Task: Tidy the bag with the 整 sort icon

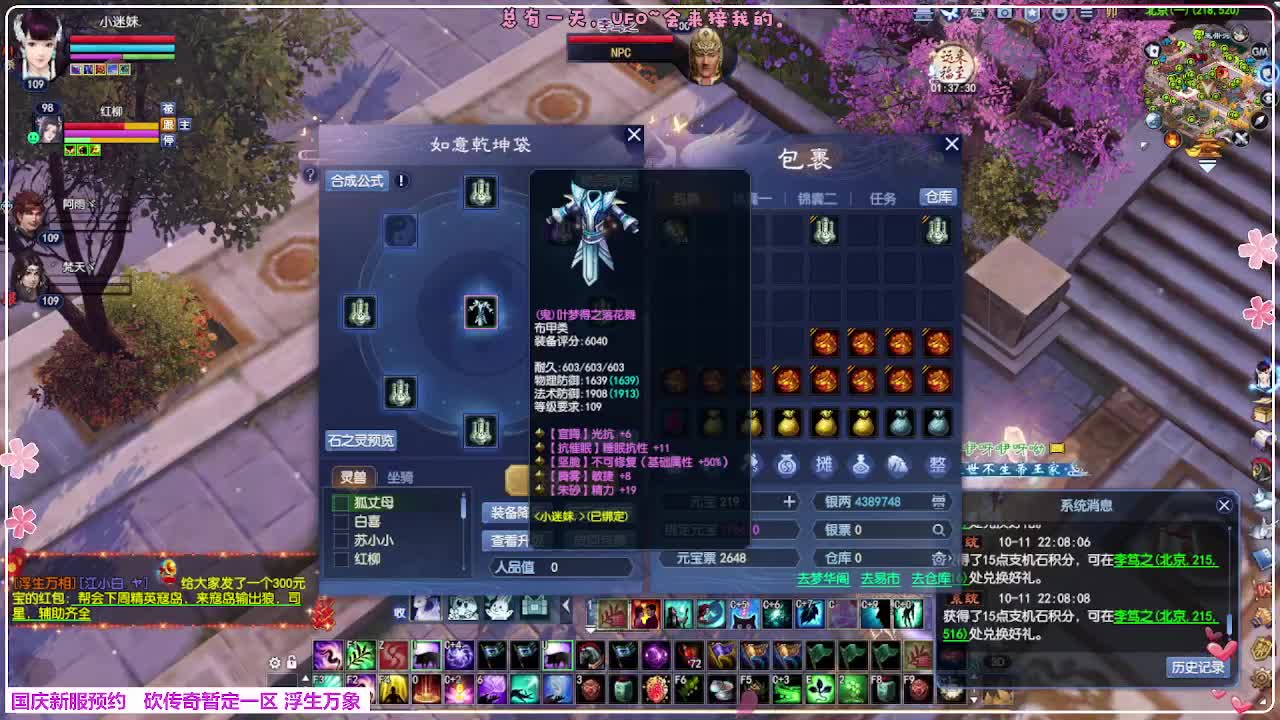Action: pos(937,464)
